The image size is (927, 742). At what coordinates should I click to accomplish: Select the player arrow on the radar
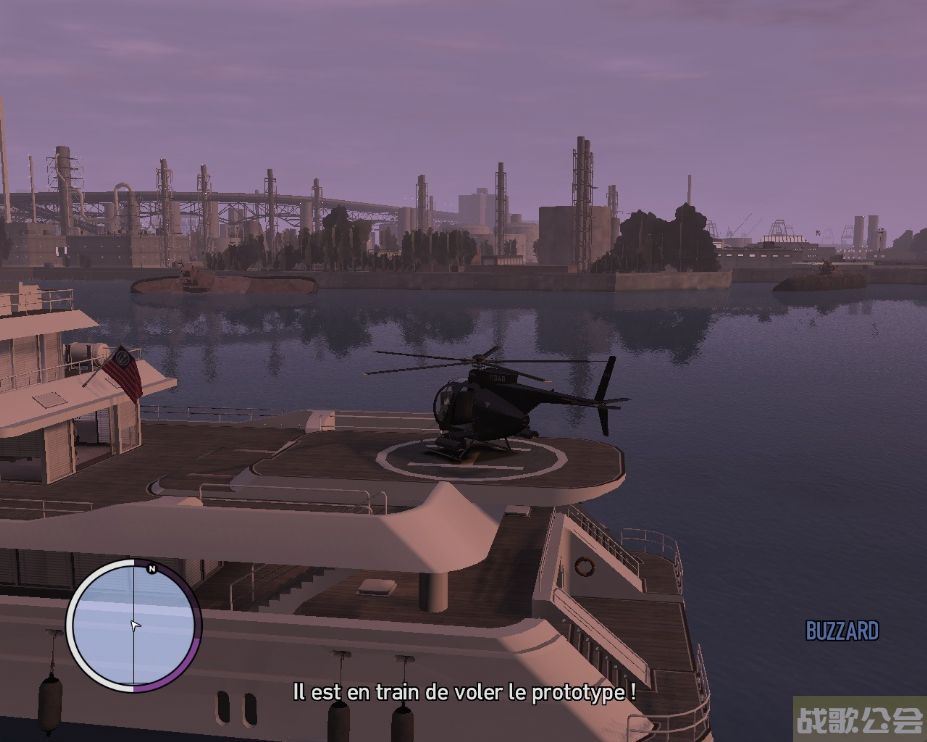[135, 626]
